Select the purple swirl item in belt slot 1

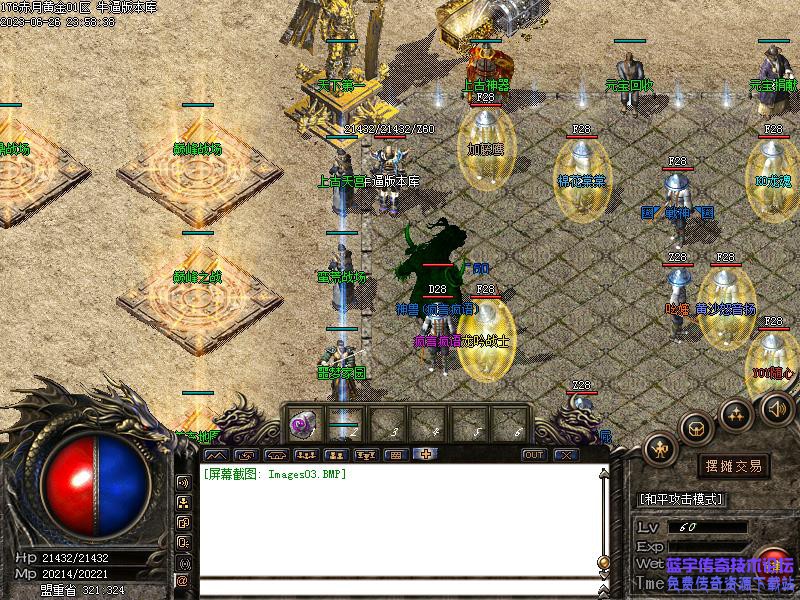click(300, 425)
